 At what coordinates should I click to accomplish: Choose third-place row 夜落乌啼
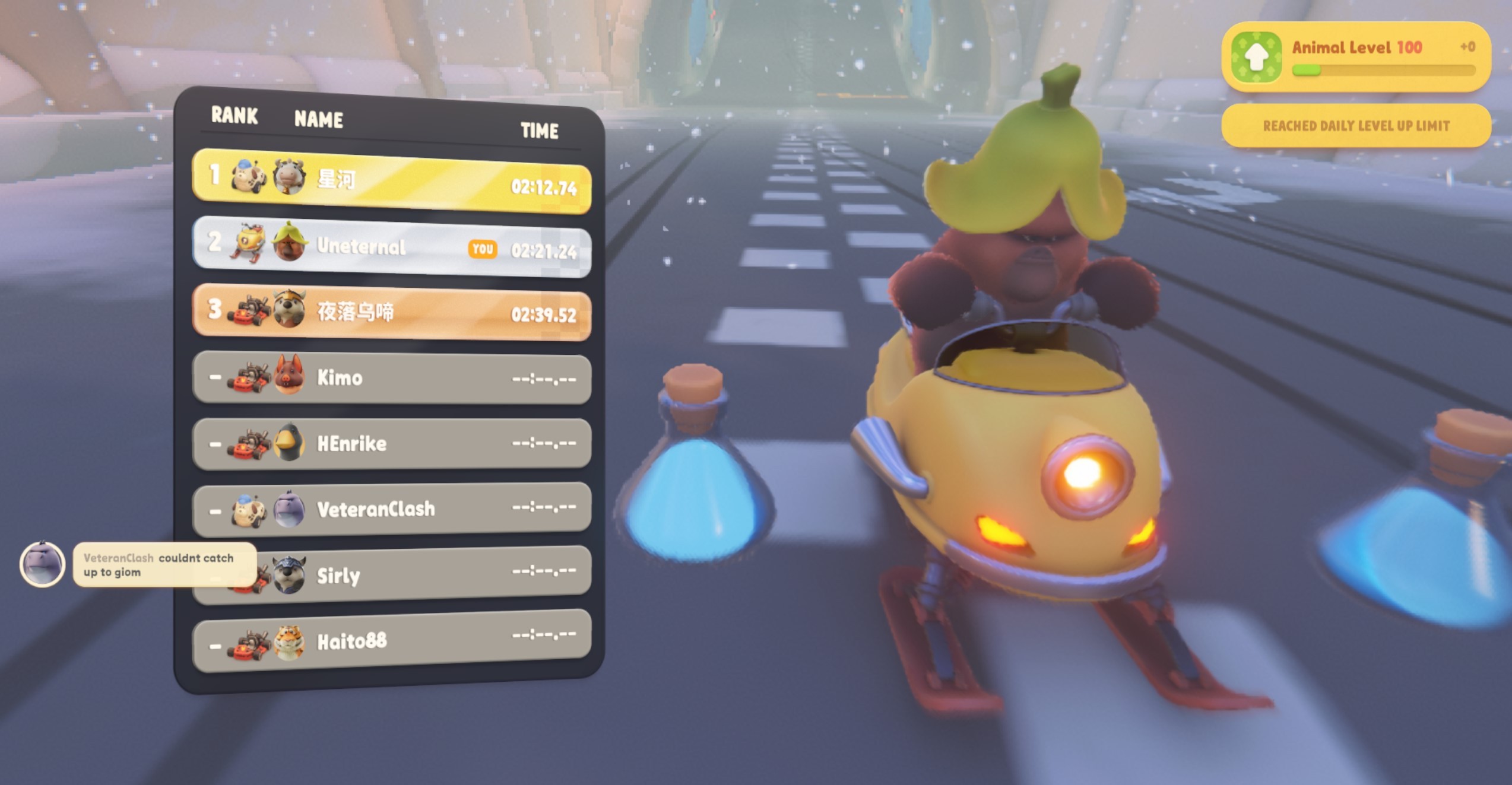click(392, 313)
